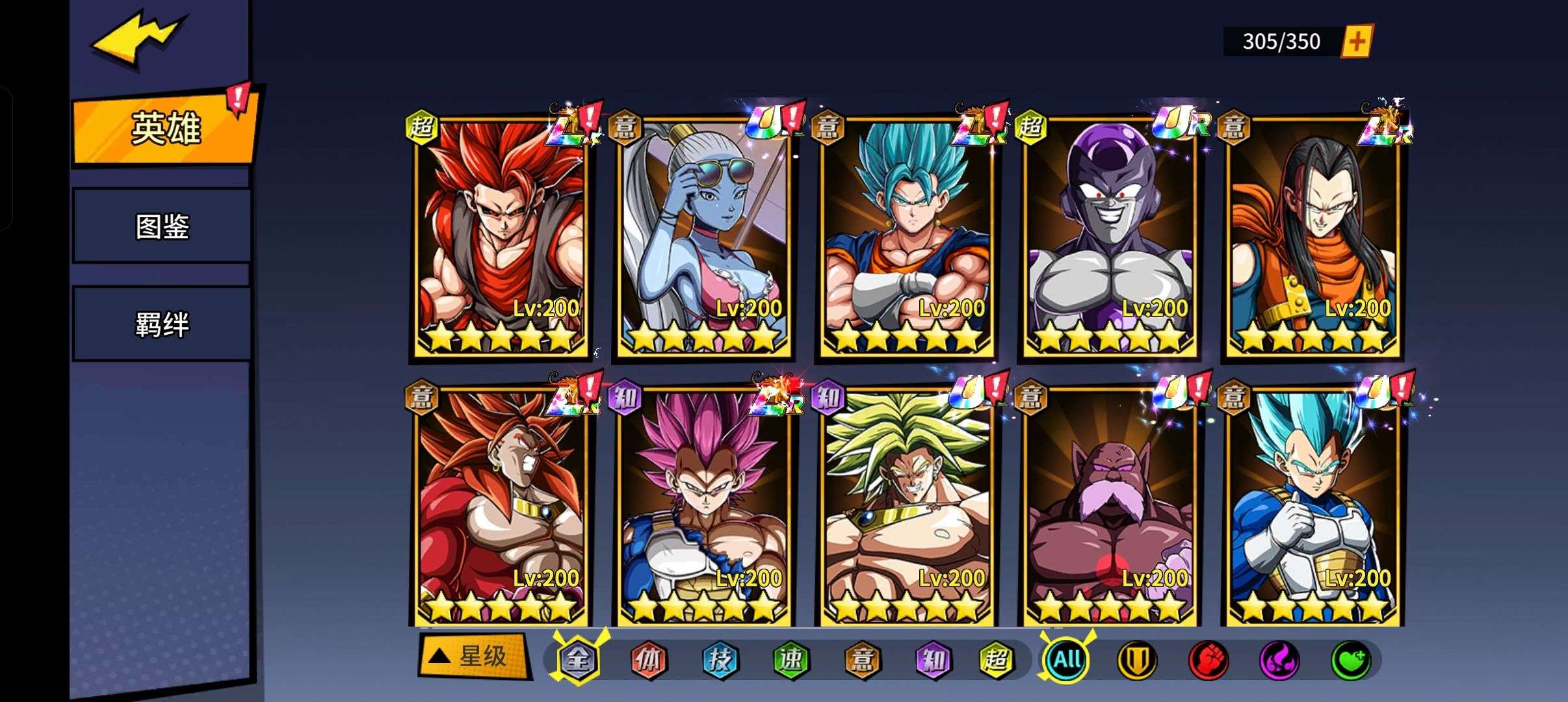The width and height of the screenshot is (1568, 702).
Task: Filter heroes by green 速 type
Action: click(791, 660)
